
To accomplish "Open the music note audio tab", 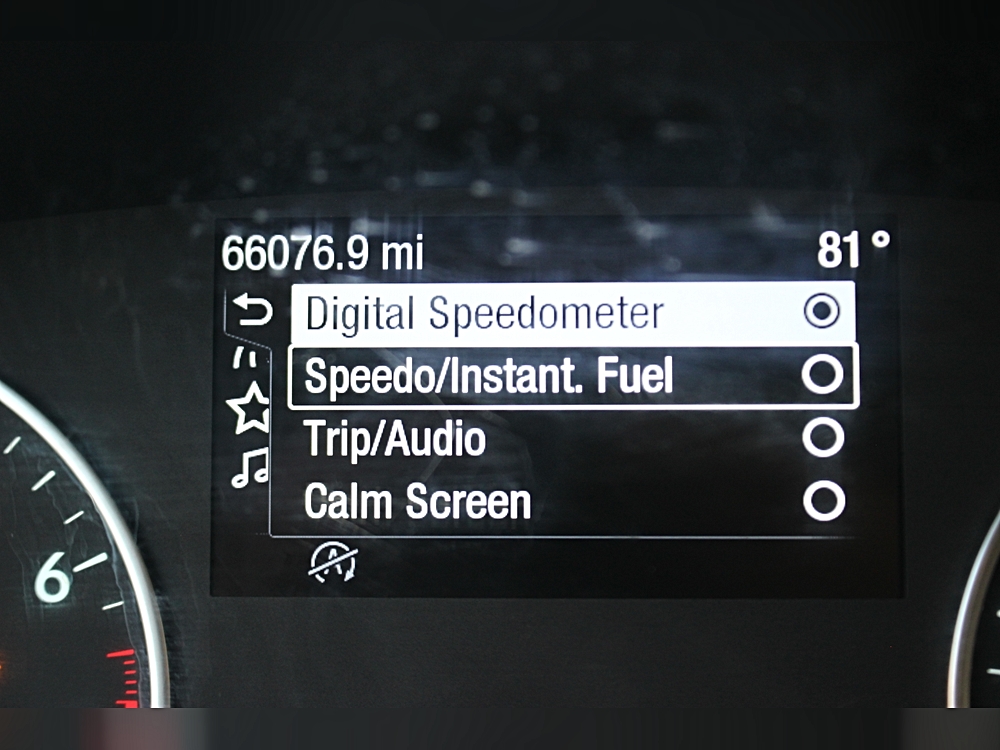I will click(x=250, y=467).
